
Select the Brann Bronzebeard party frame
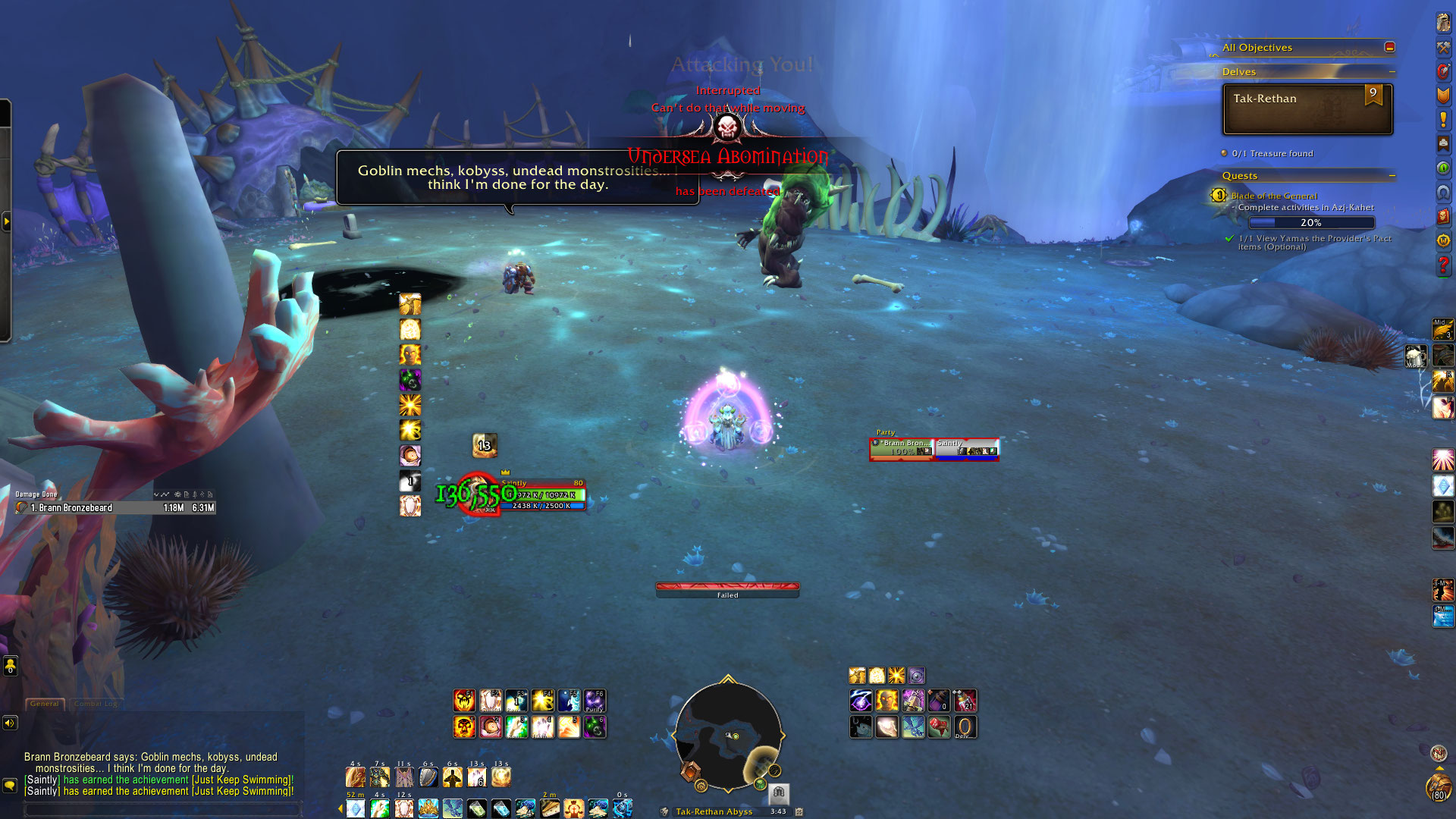(902, 449)
